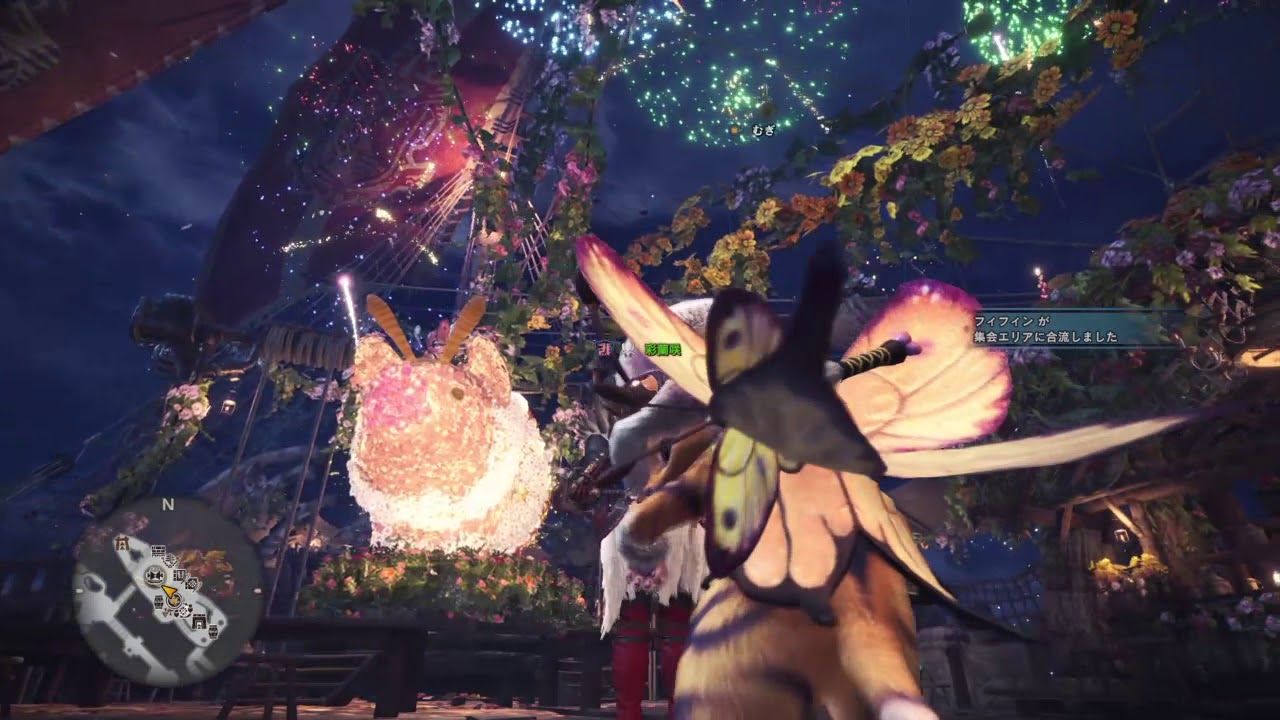Click the 集会エリアに合流しました notification text
Viewport: 1280px width, 720px height.
[1048, 339]
